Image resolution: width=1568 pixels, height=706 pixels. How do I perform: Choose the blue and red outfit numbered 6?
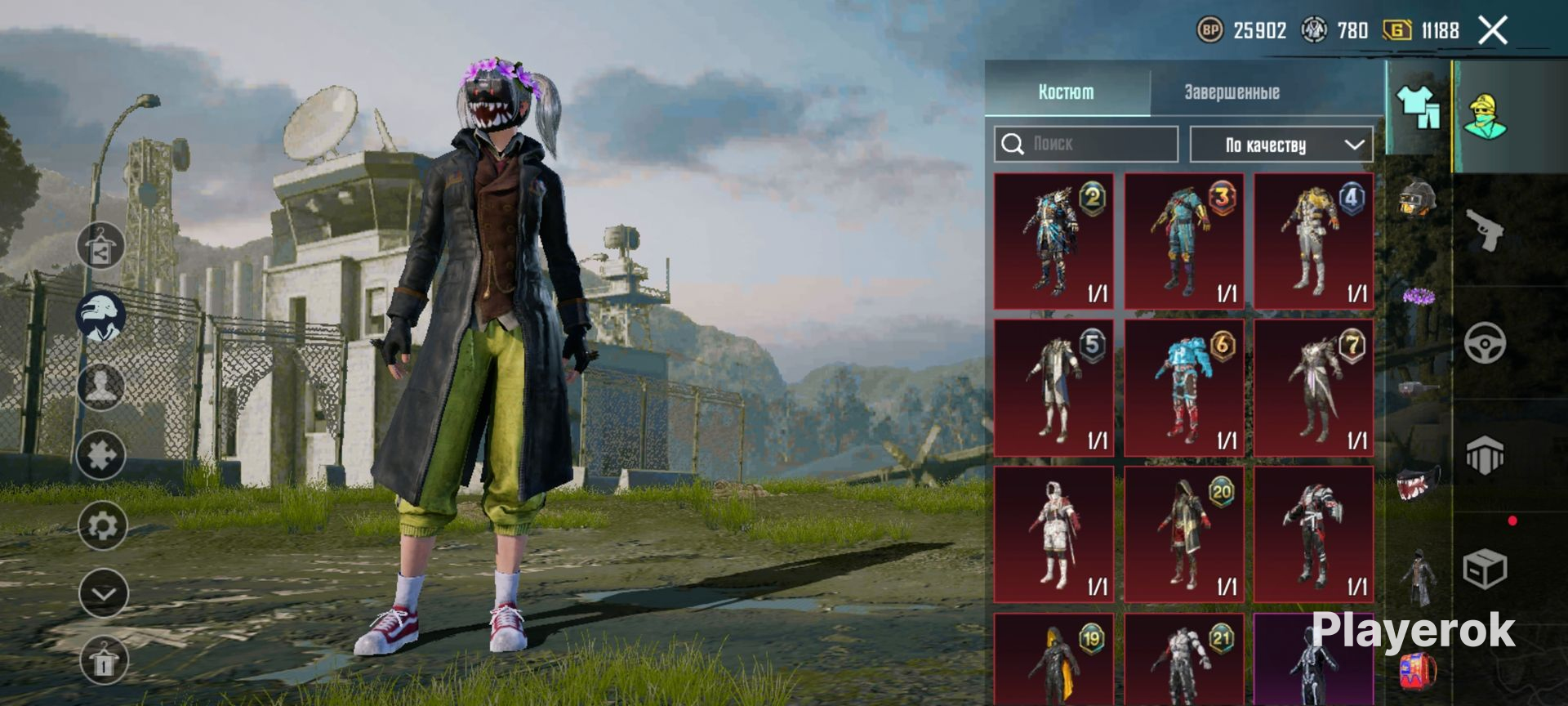pyautogui.click(x=1183, y=388)
